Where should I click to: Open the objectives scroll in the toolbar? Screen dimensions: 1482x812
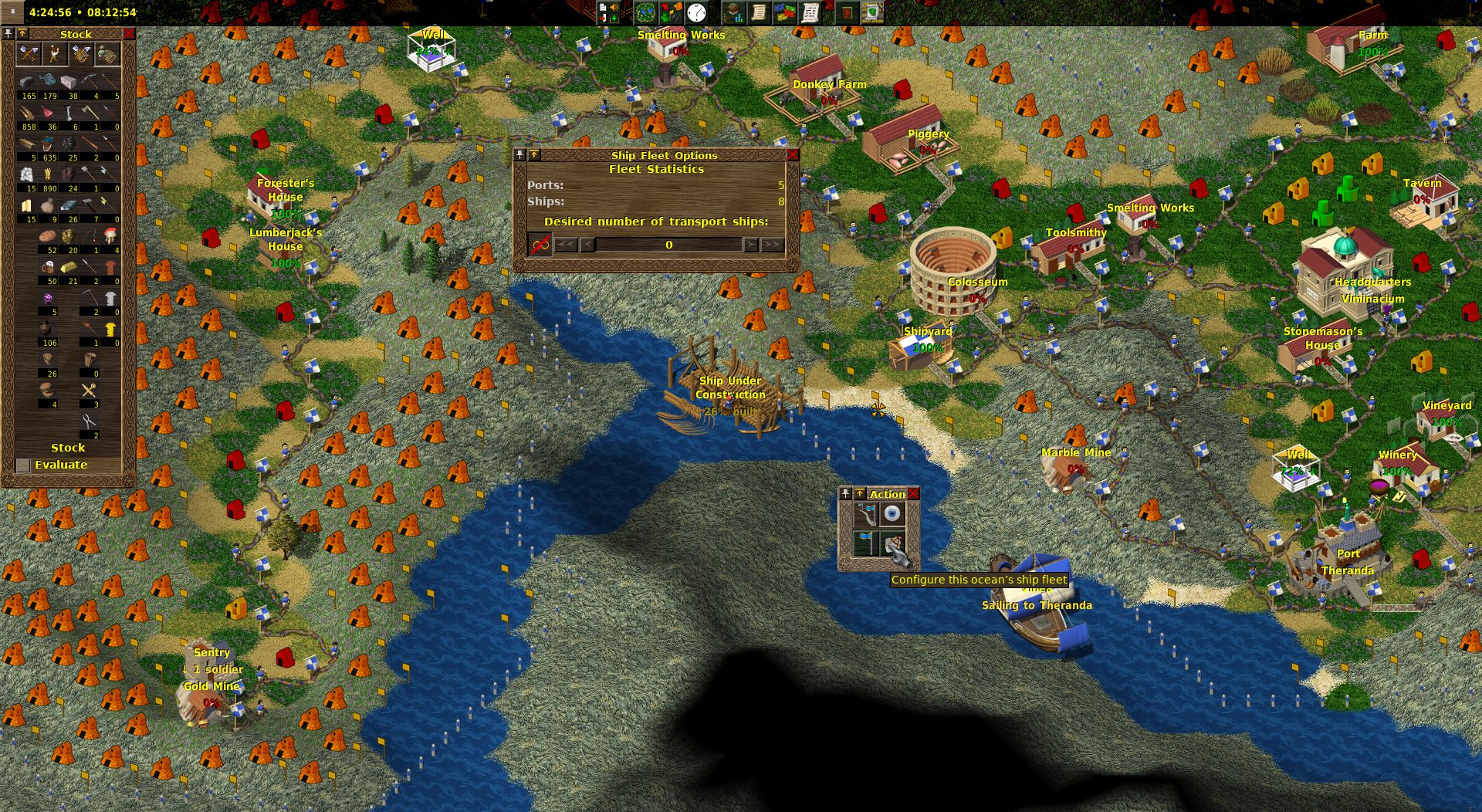(759, 12)
